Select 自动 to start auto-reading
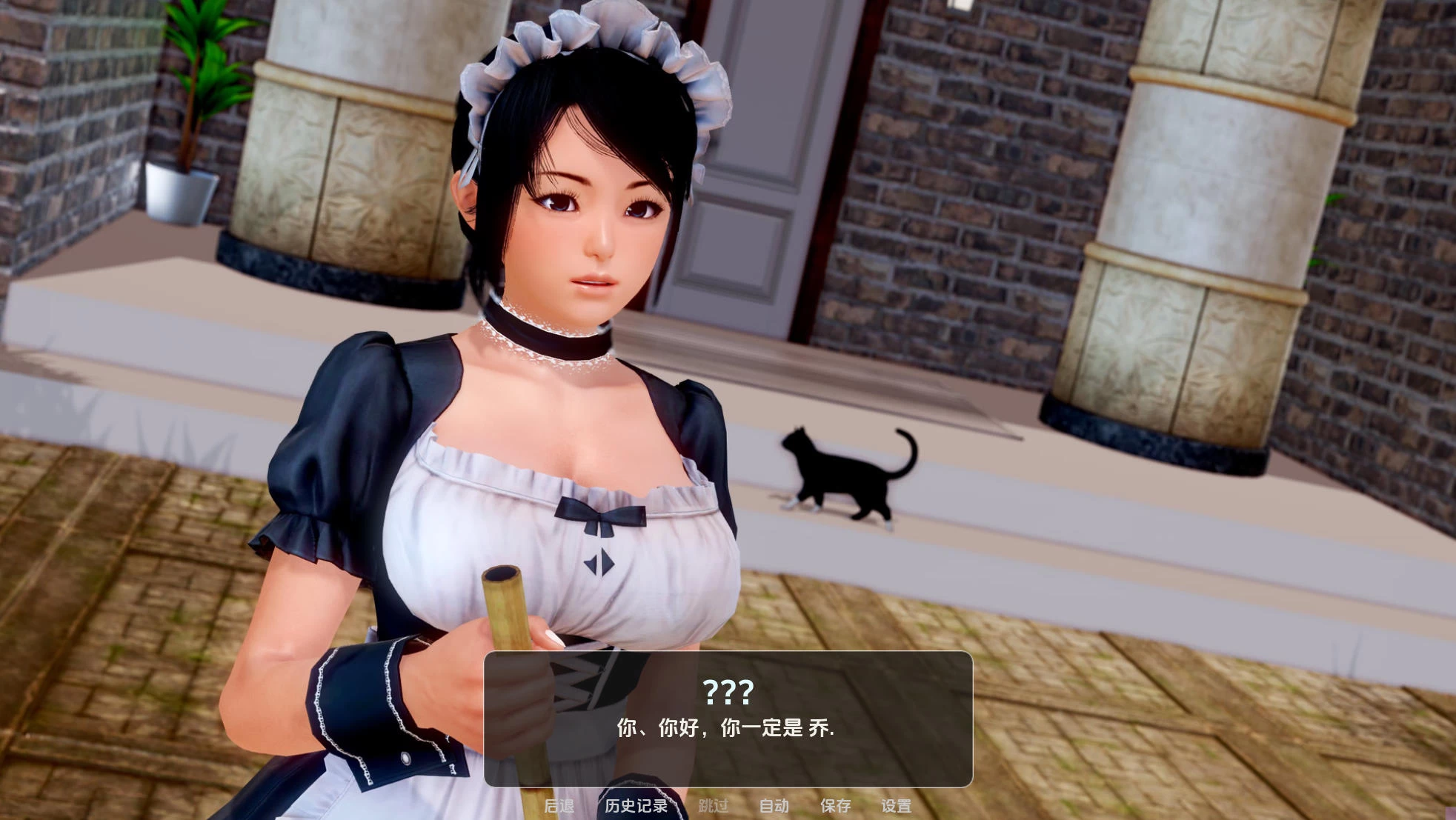 tap(774, 807)
